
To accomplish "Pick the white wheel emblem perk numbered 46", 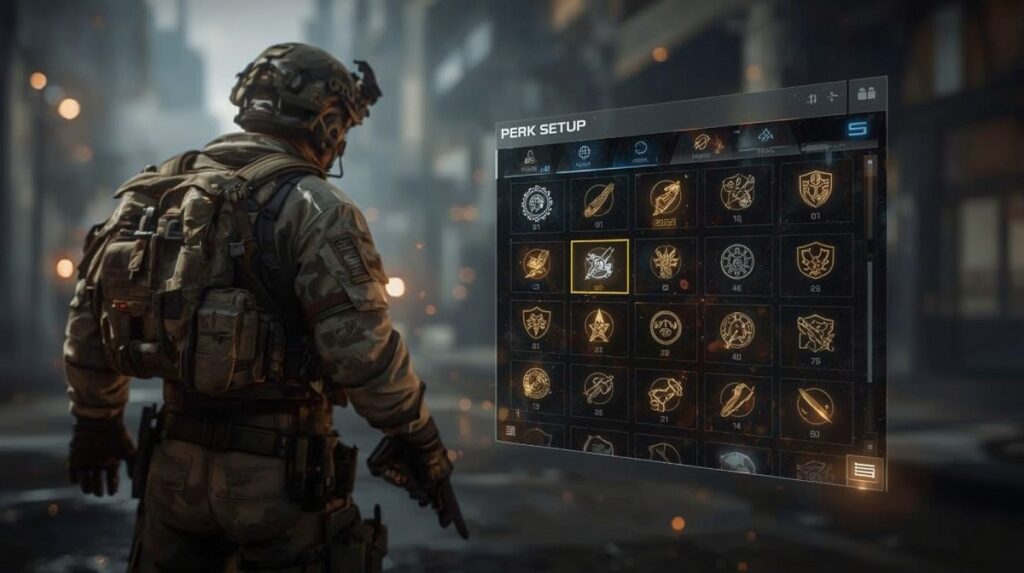I will pos(737,262).
